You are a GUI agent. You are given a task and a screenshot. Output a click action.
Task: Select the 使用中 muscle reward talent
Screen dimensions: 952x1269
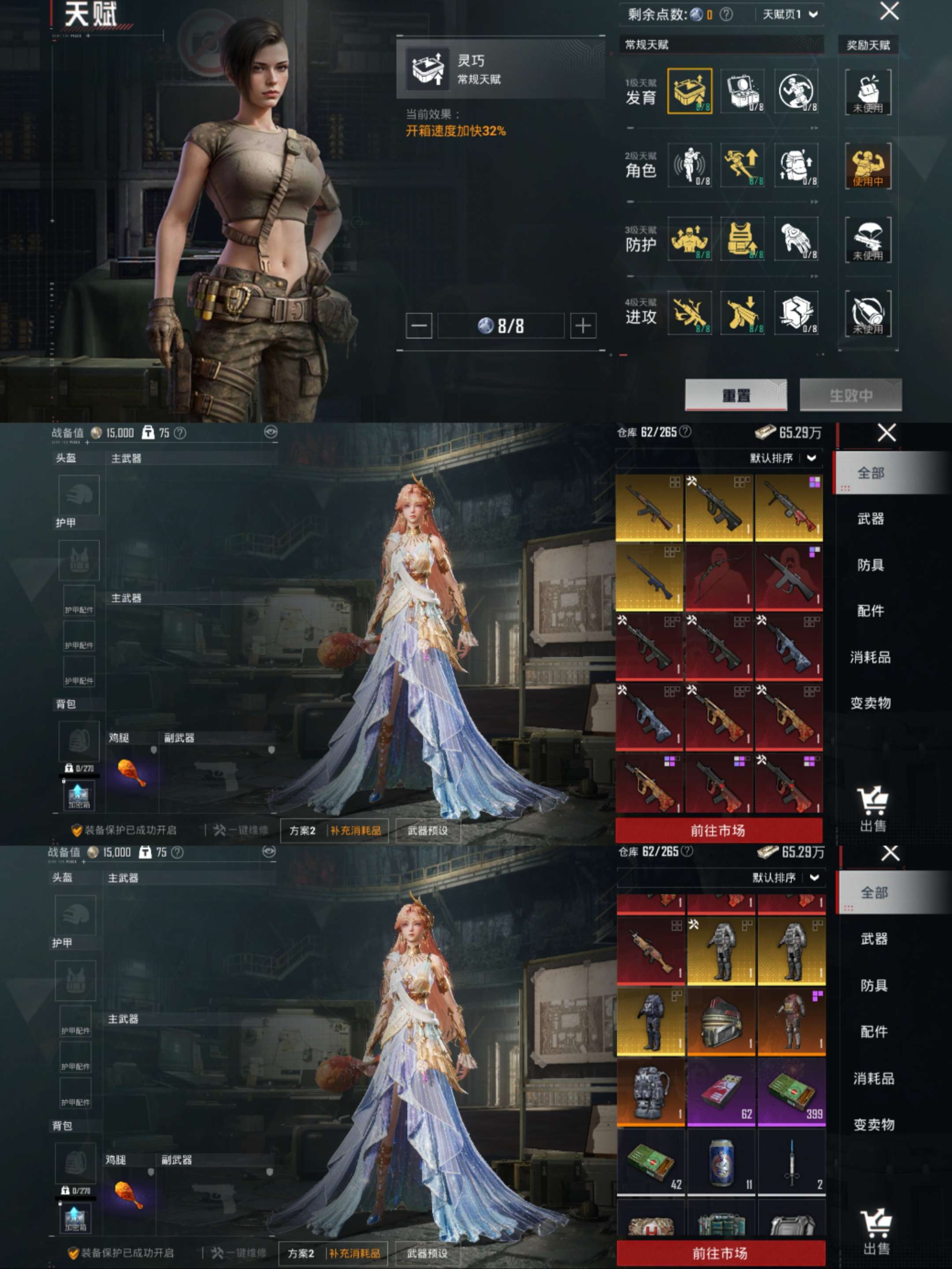(868, 165)
